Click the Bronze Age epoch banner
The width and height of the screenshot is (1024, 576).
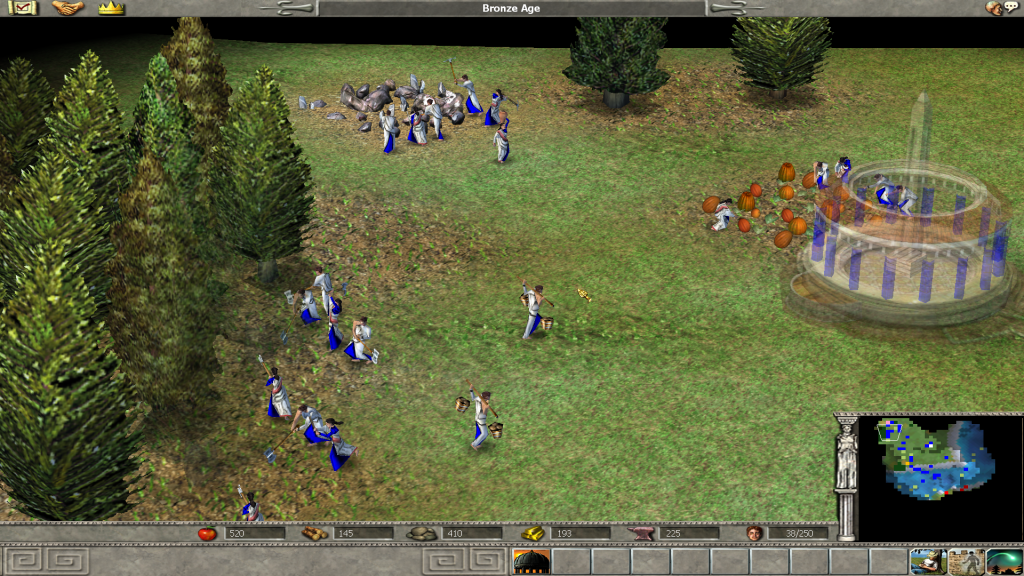click(x=512, y=9)
